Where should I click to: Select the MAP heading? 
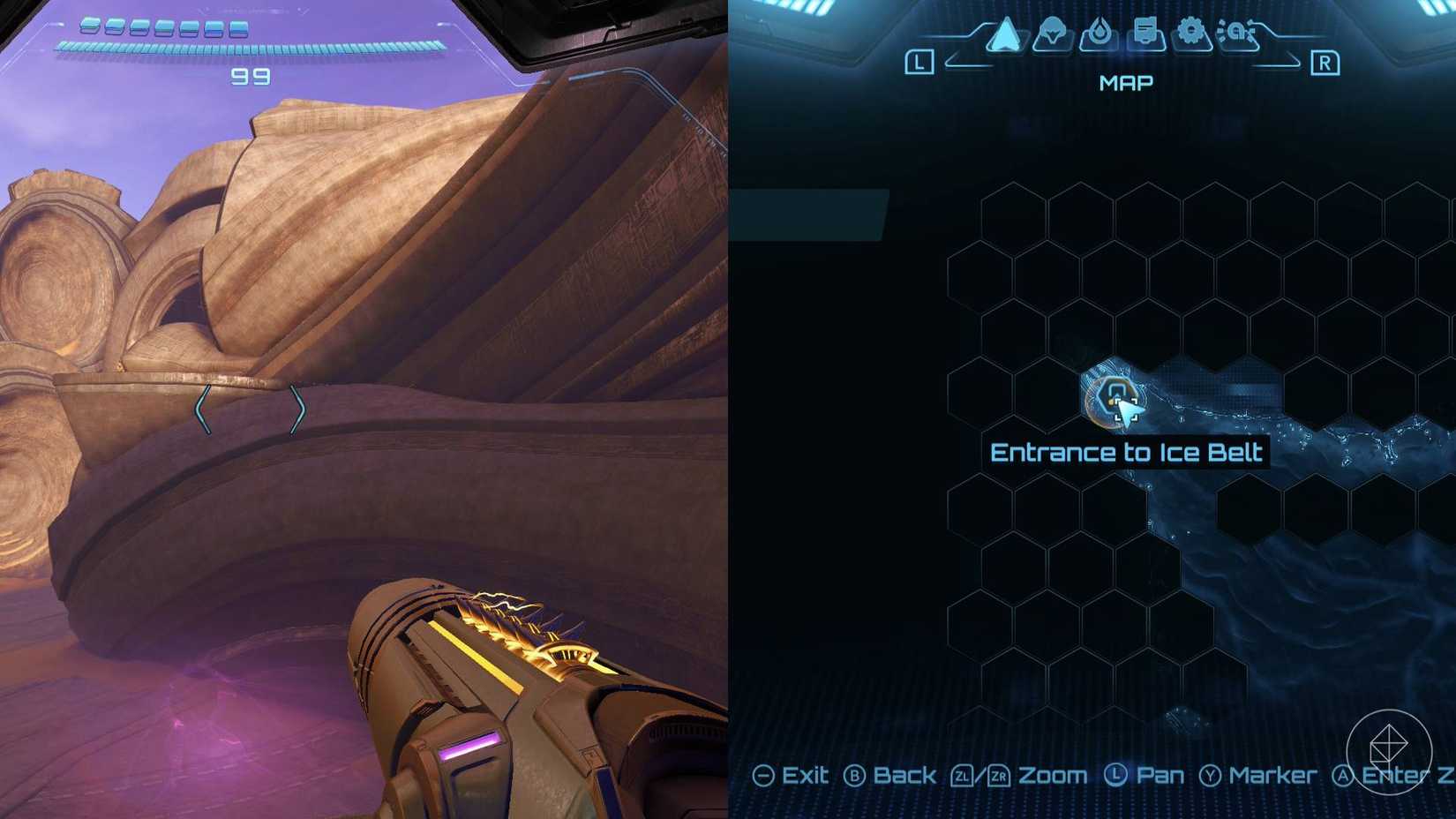click(1125, 82)
